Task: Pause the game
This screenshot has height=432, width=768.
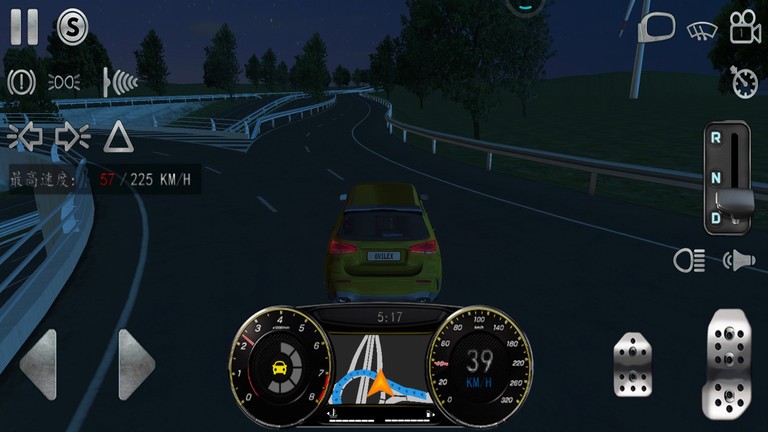Action: tap(23, 26)
